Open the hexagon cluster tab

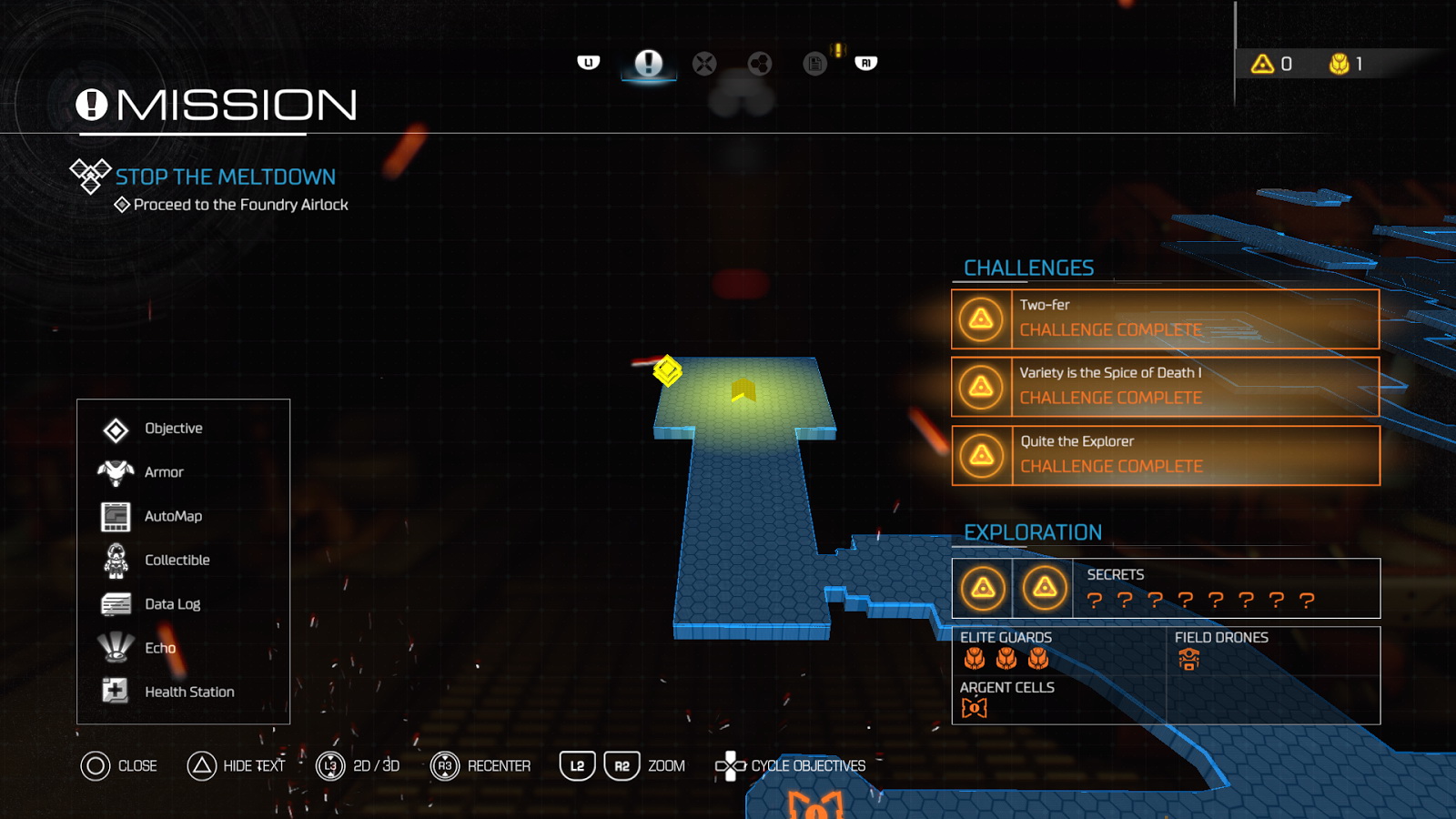759,64
